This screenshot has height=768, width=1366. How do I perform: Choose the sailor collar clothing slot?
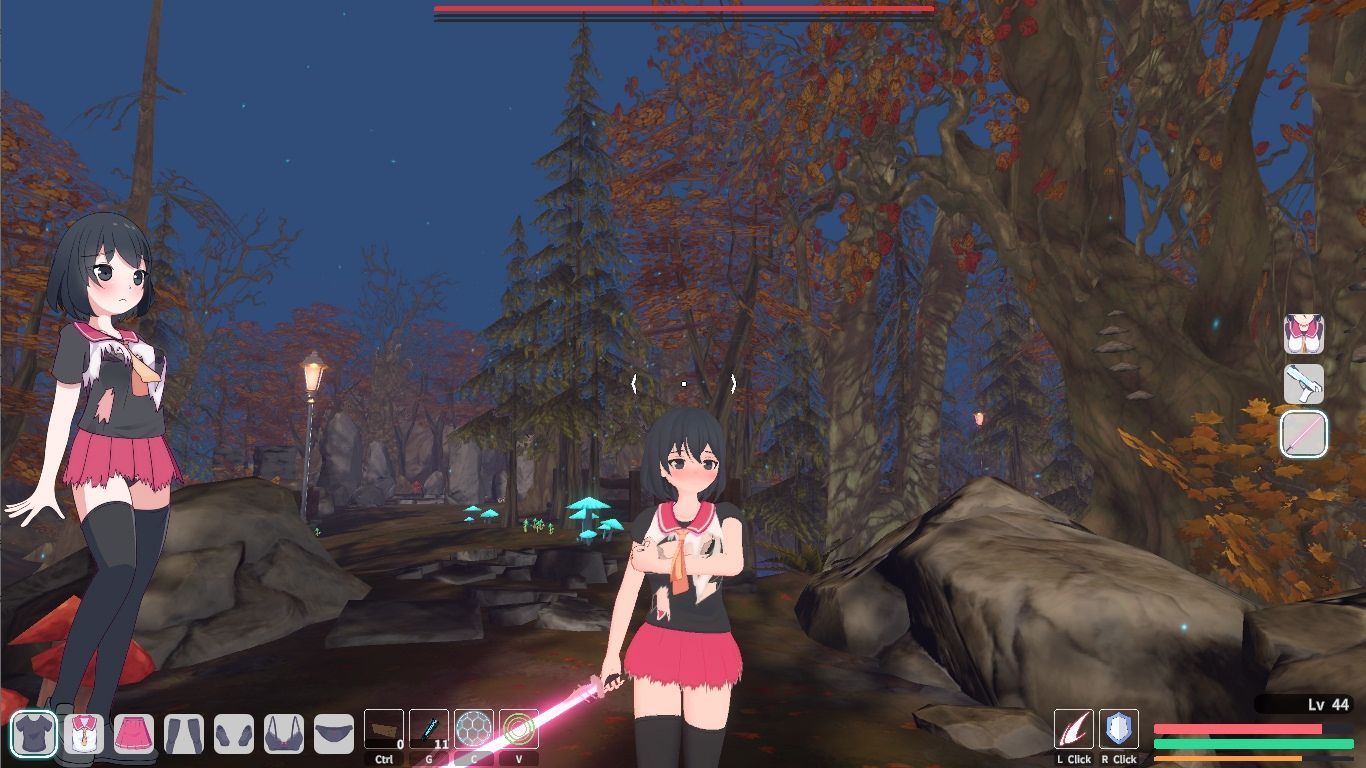coord(84,734)
